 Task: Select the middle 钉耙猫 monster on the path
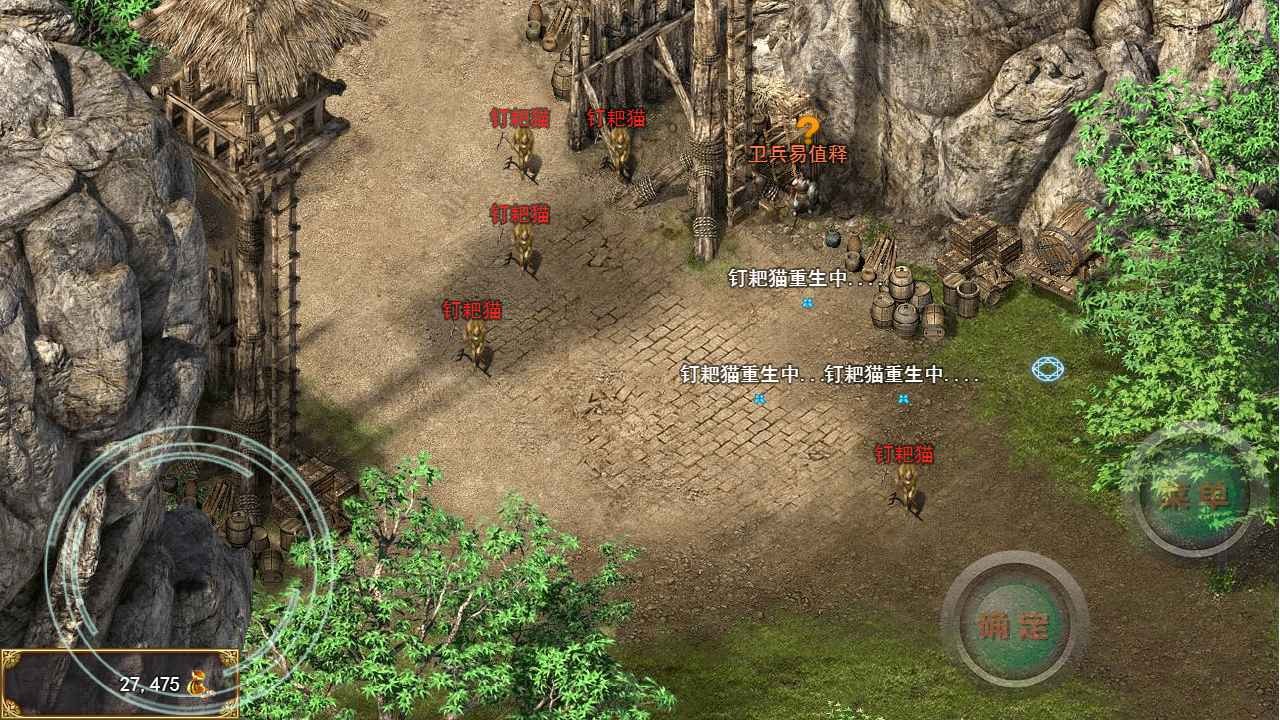click(x=523, y=245)
